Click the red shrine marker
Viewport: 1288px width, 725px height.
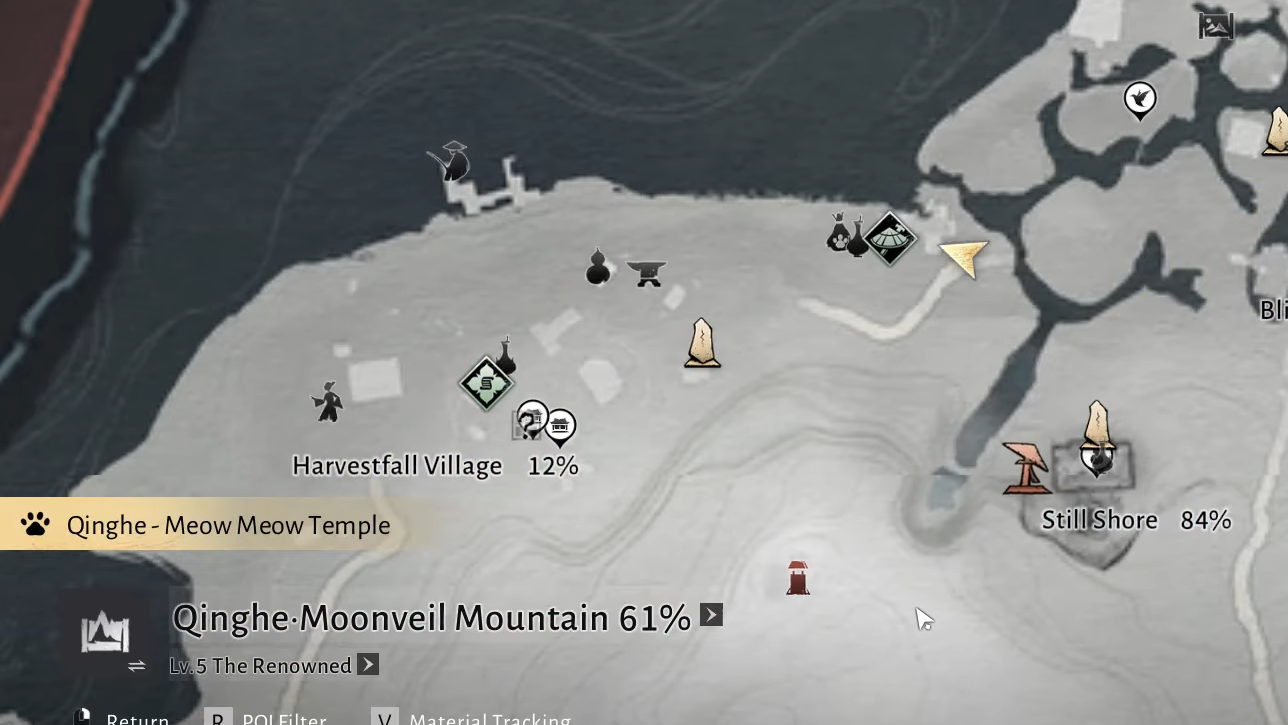coord(797,578)
